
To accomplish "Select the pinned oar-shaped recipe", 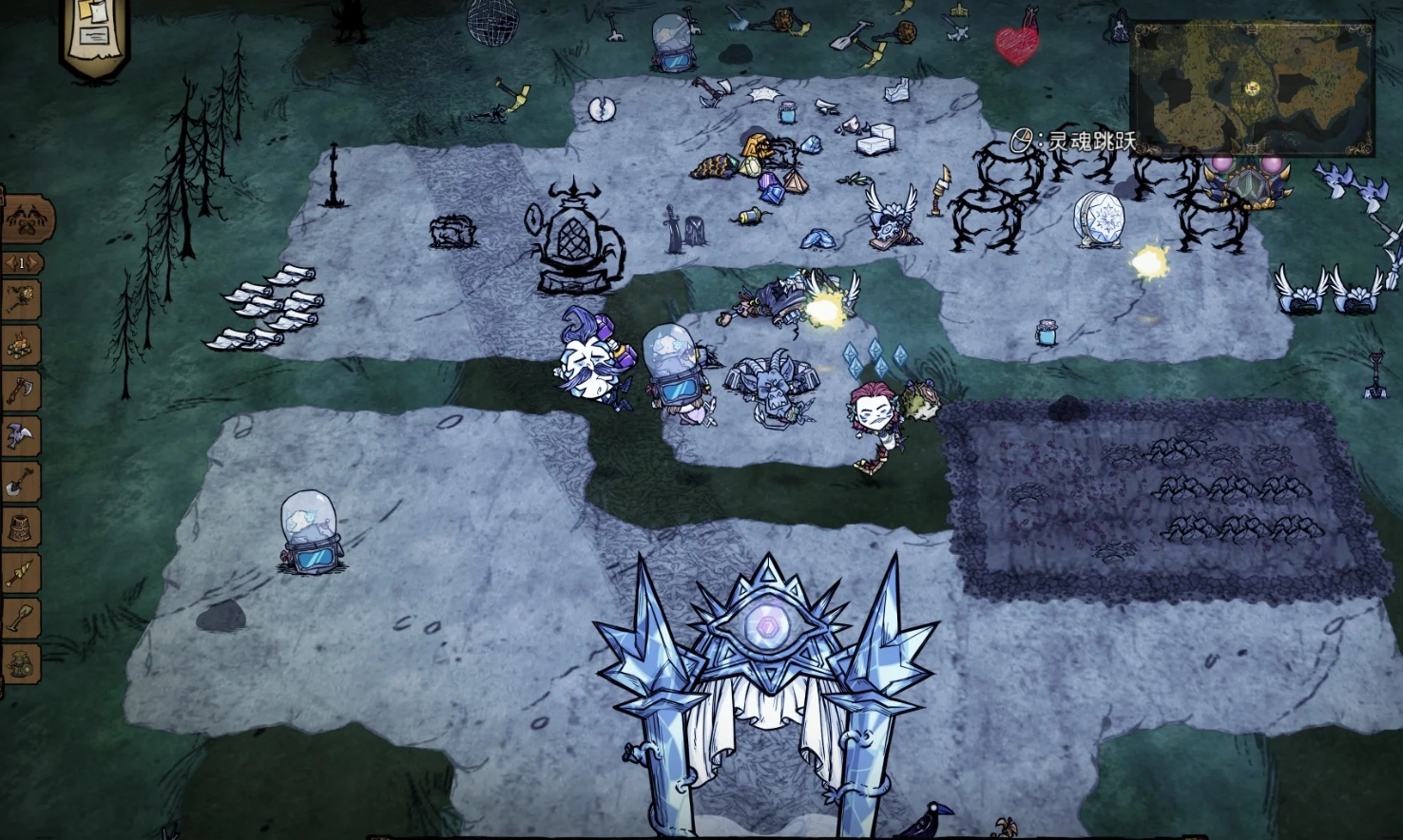I will [x=21, y=619].
